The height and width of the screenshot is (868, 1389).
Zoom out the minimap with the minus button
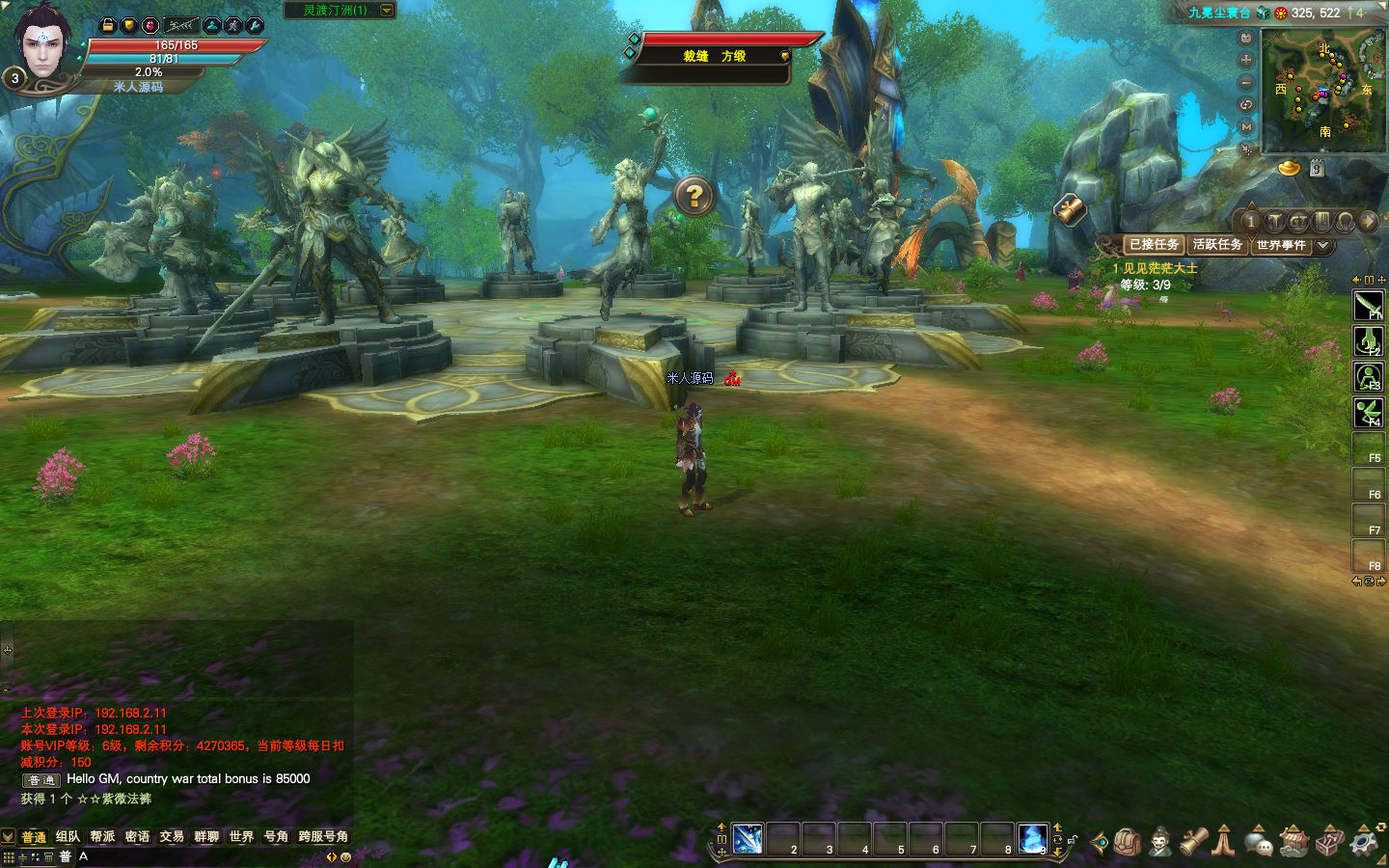(x=1246, y=83)
